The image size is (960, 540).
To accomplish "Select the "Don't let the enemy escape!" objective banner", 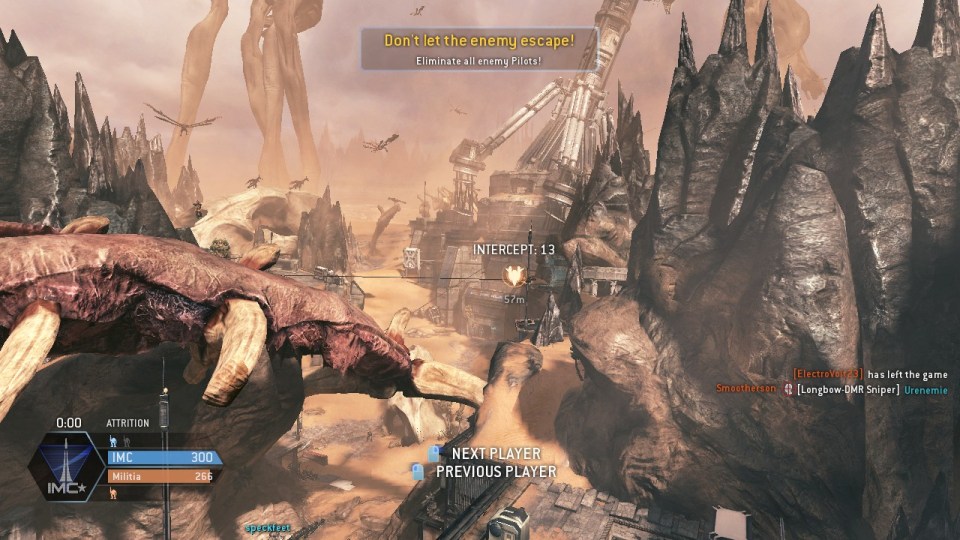I will 480,49.
